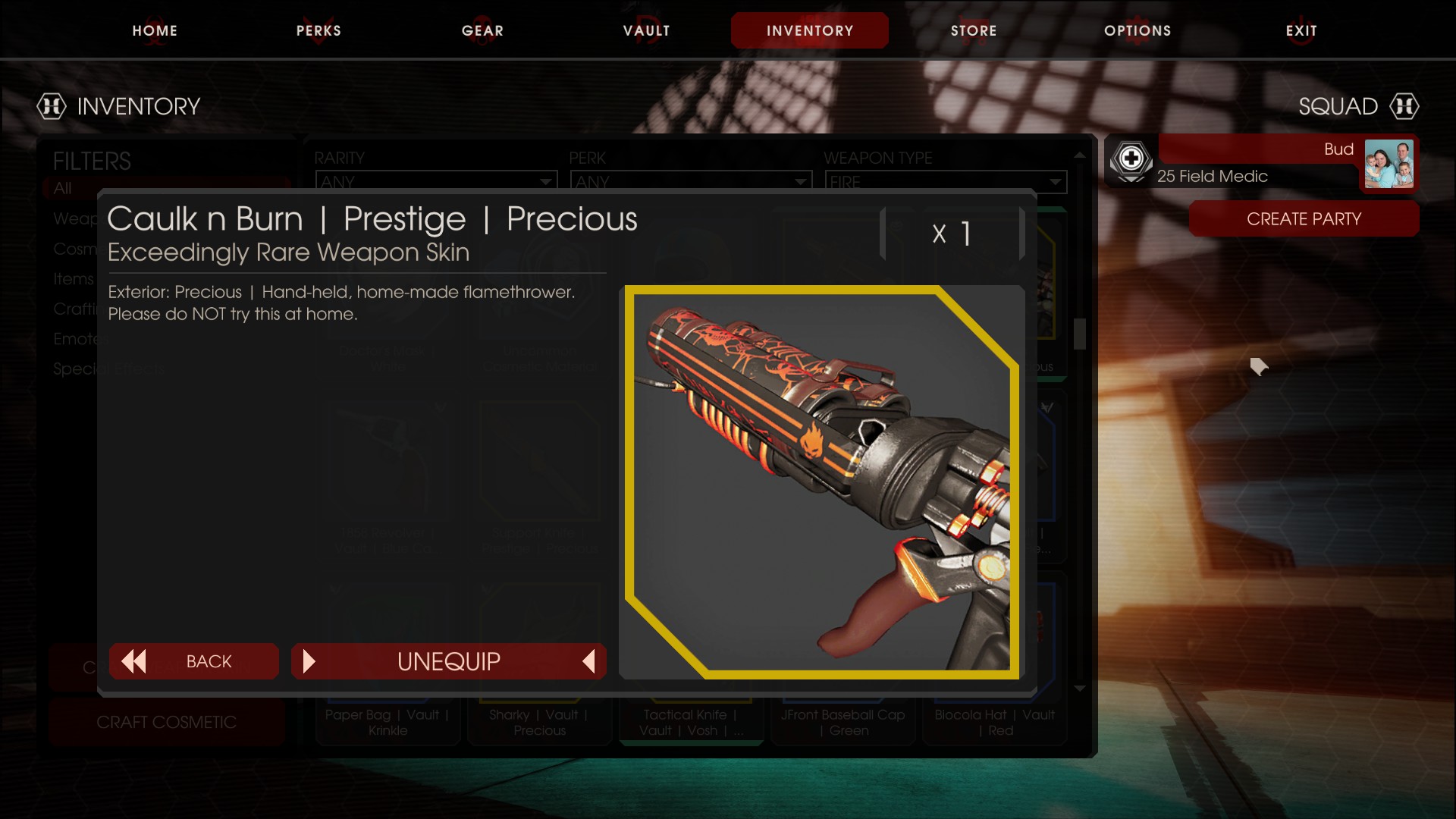Visit the Store tab
This screenshot has width=1456, height=819.
[x=973, y=31]
